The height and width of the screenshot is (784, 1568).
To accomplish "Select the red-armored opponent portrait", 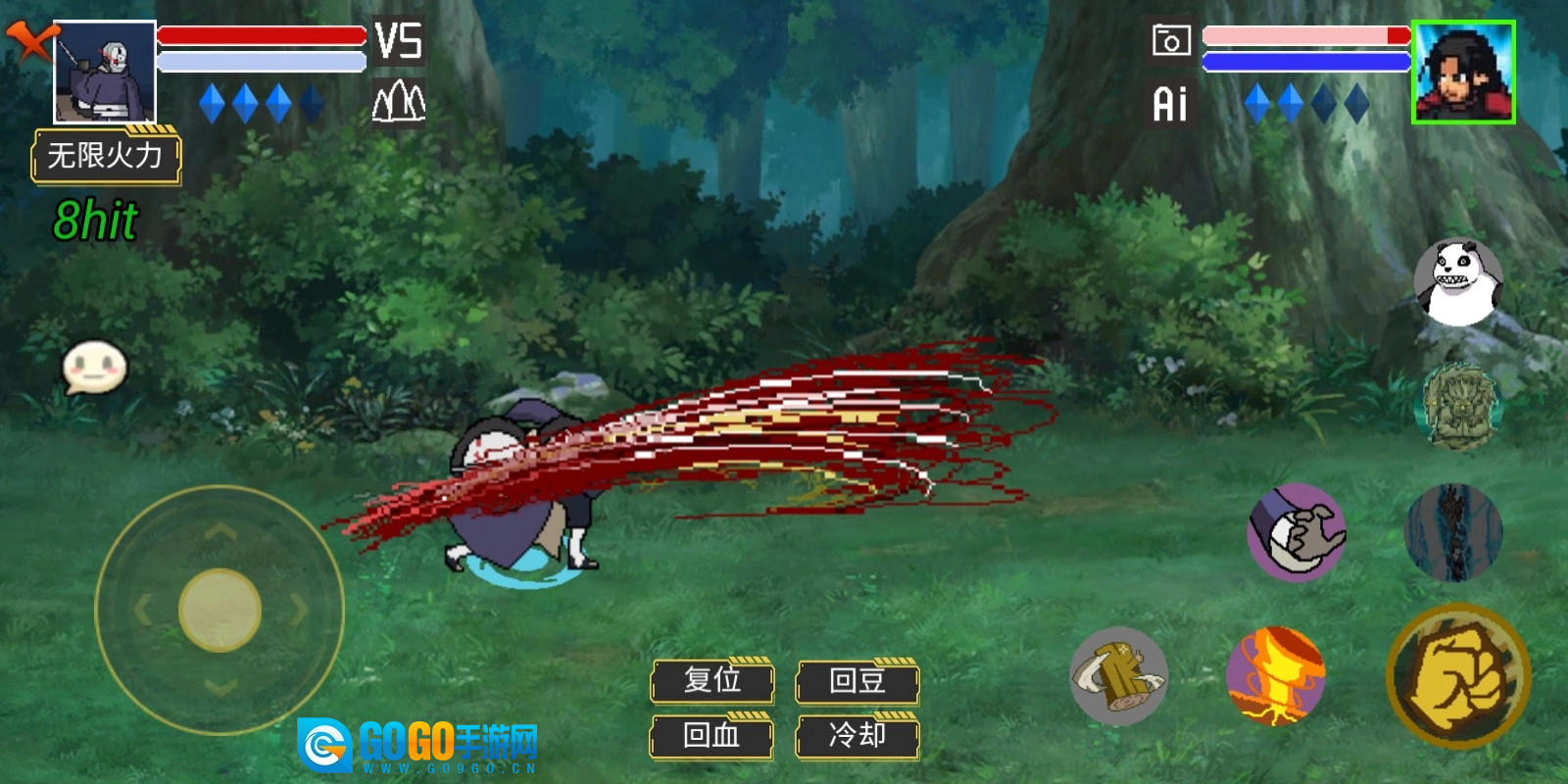I will pos(1463,73).
